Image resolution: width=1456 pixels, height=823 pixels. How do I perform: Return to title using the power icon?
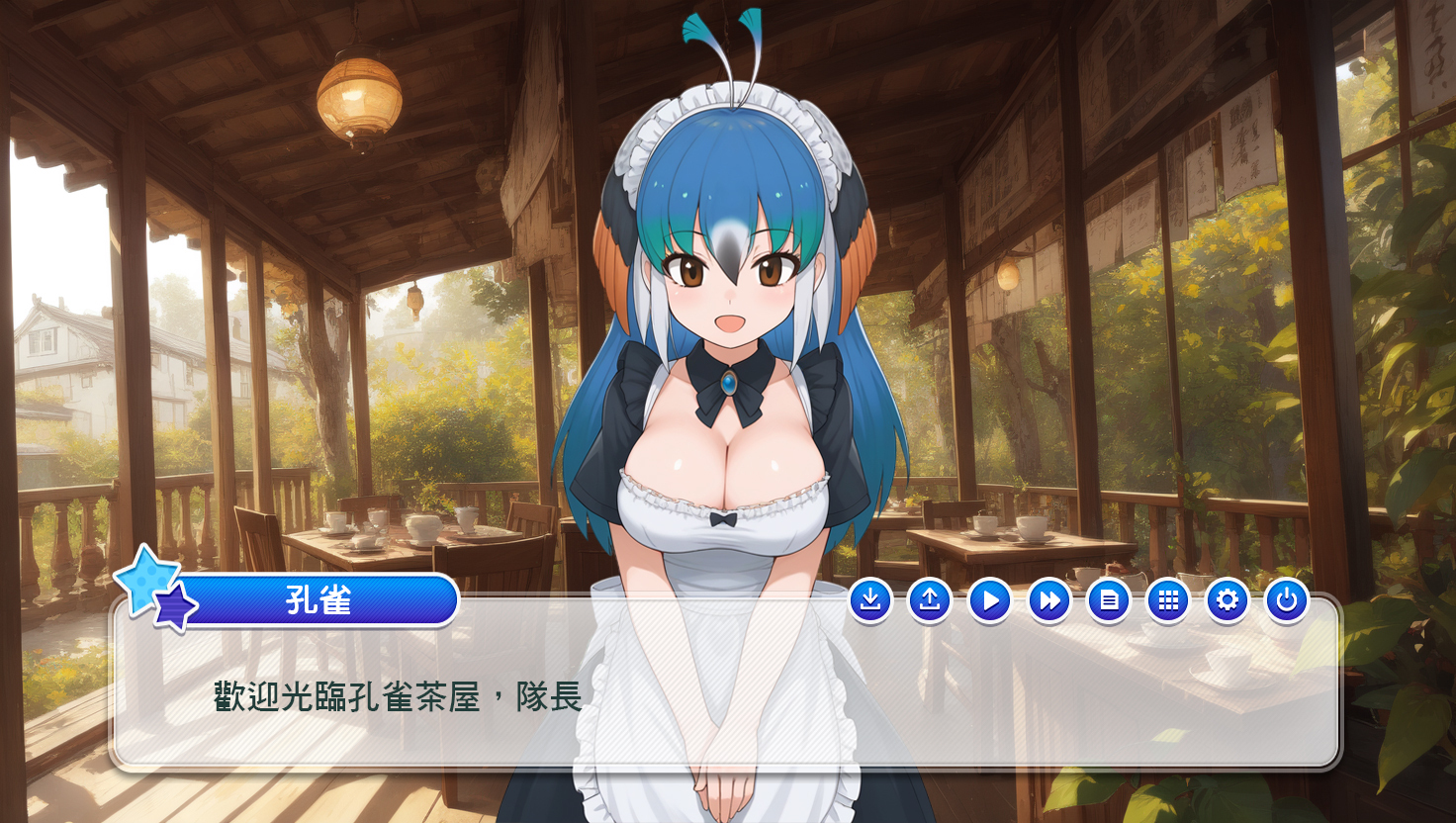click(1286, 599)
